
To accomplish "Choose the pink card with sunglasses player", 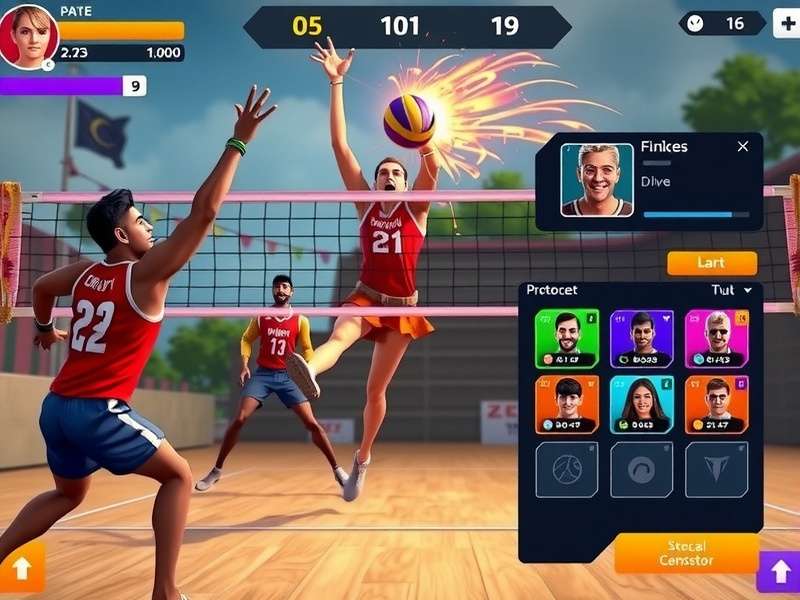I will [716, 338].
